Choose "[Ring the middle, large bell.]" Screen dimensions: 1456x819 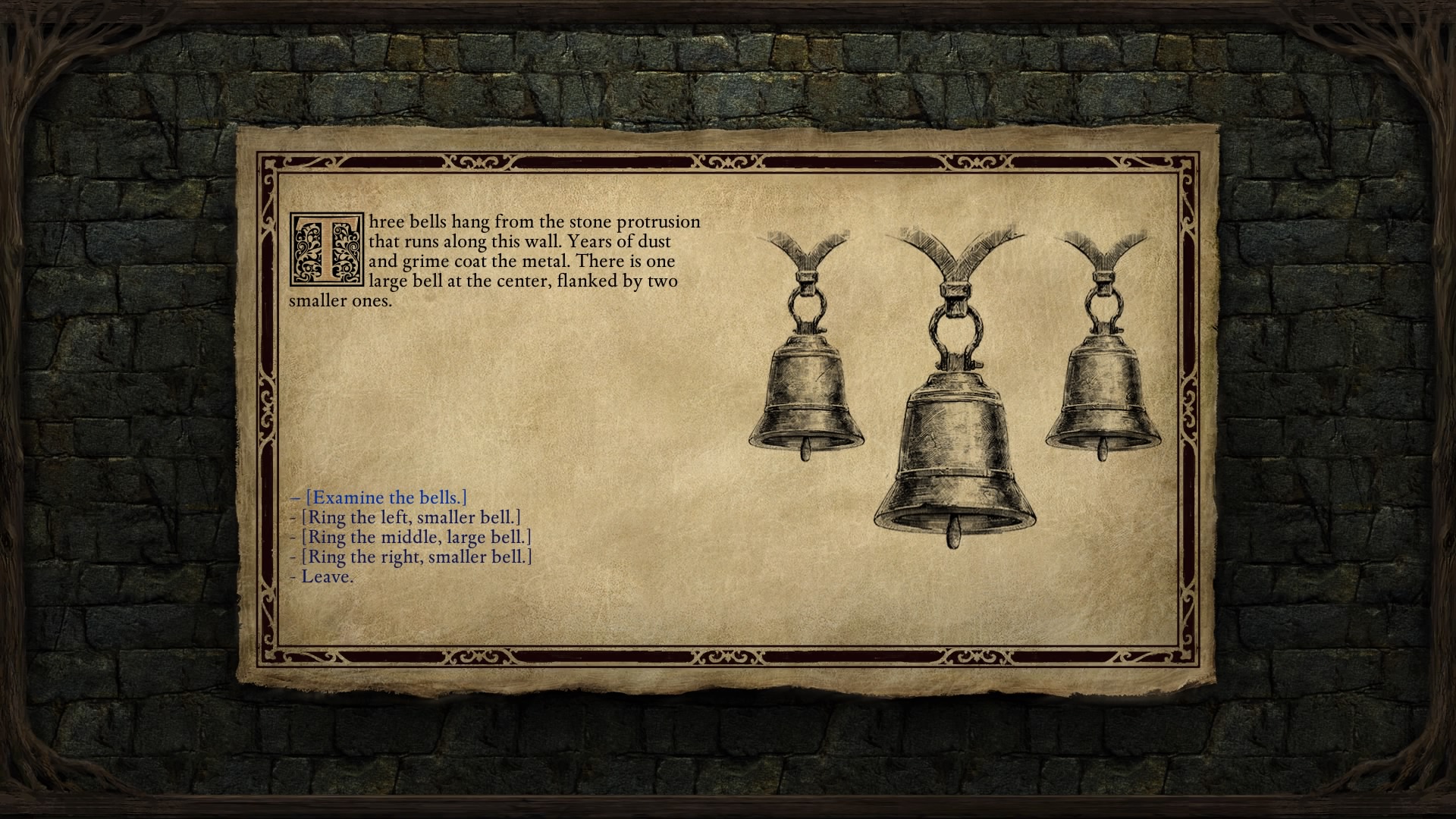click(x=412, y=537)
